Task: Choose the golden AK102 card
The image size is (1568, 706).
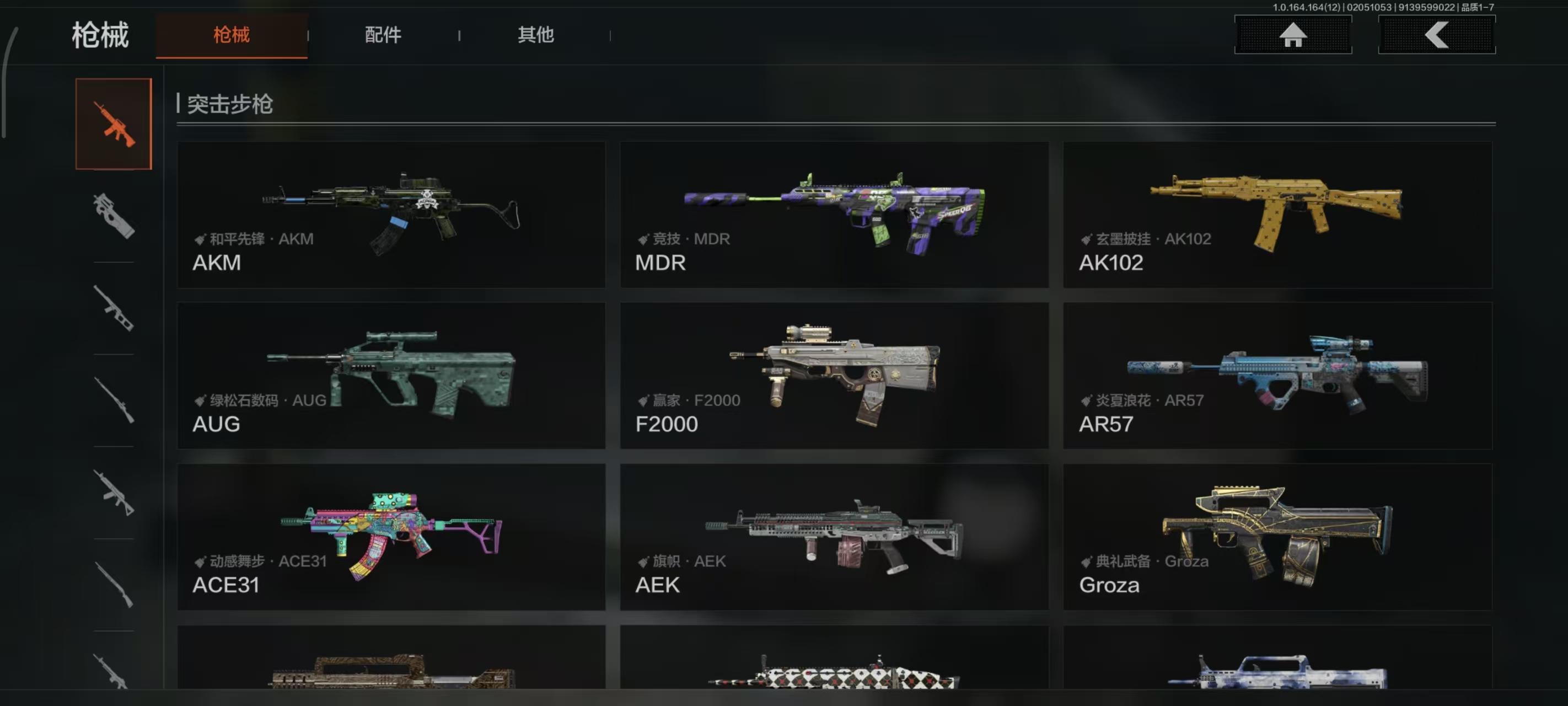Action: coord(1277,215)
